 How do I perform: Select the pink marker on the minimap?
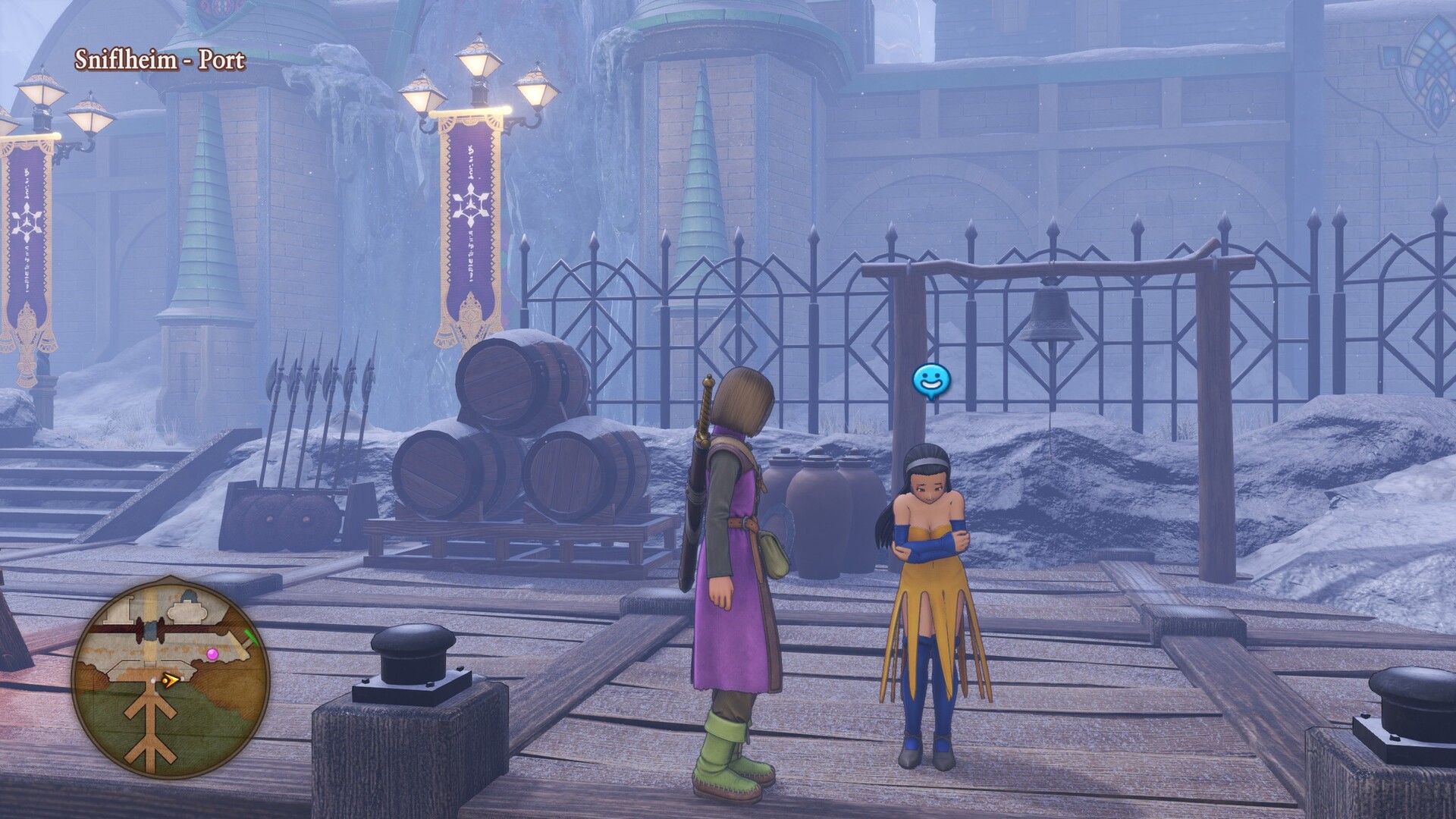click(212, 653)
